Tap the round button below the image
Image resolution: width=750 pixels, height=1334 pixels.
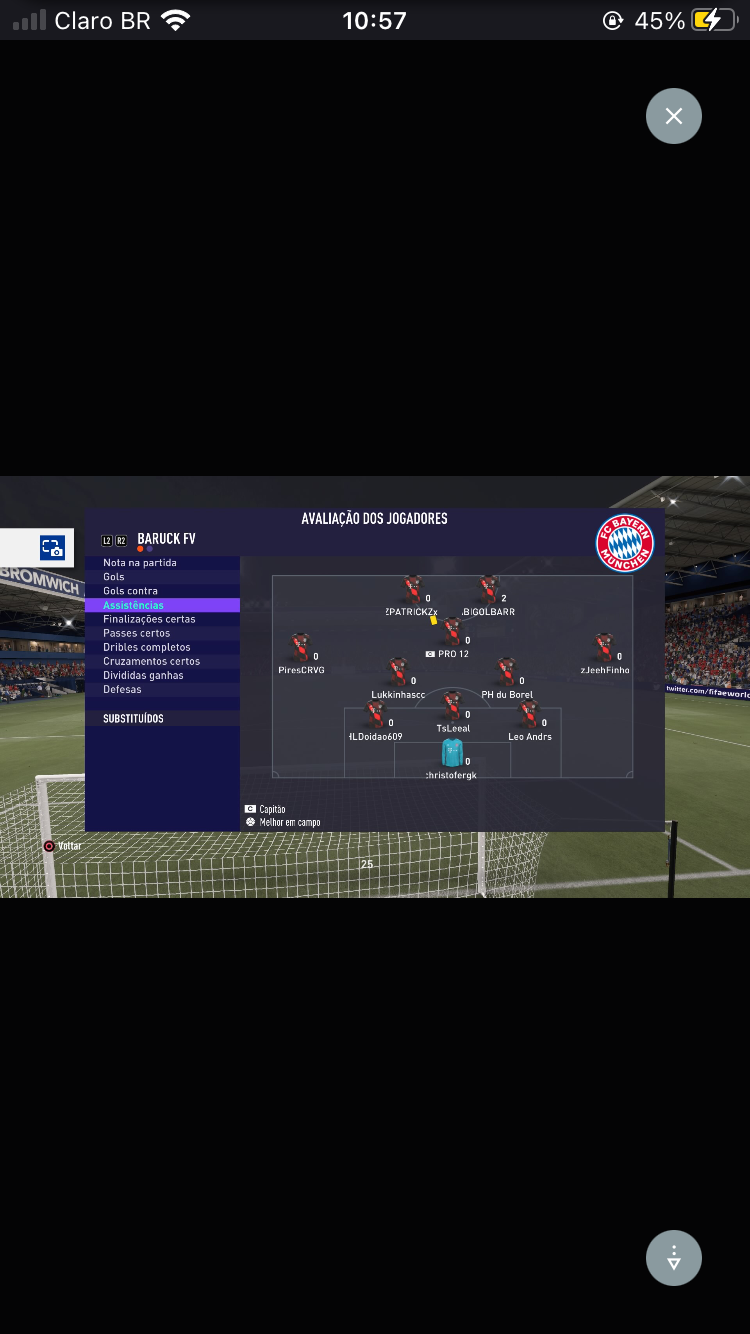pos(674,1257)
